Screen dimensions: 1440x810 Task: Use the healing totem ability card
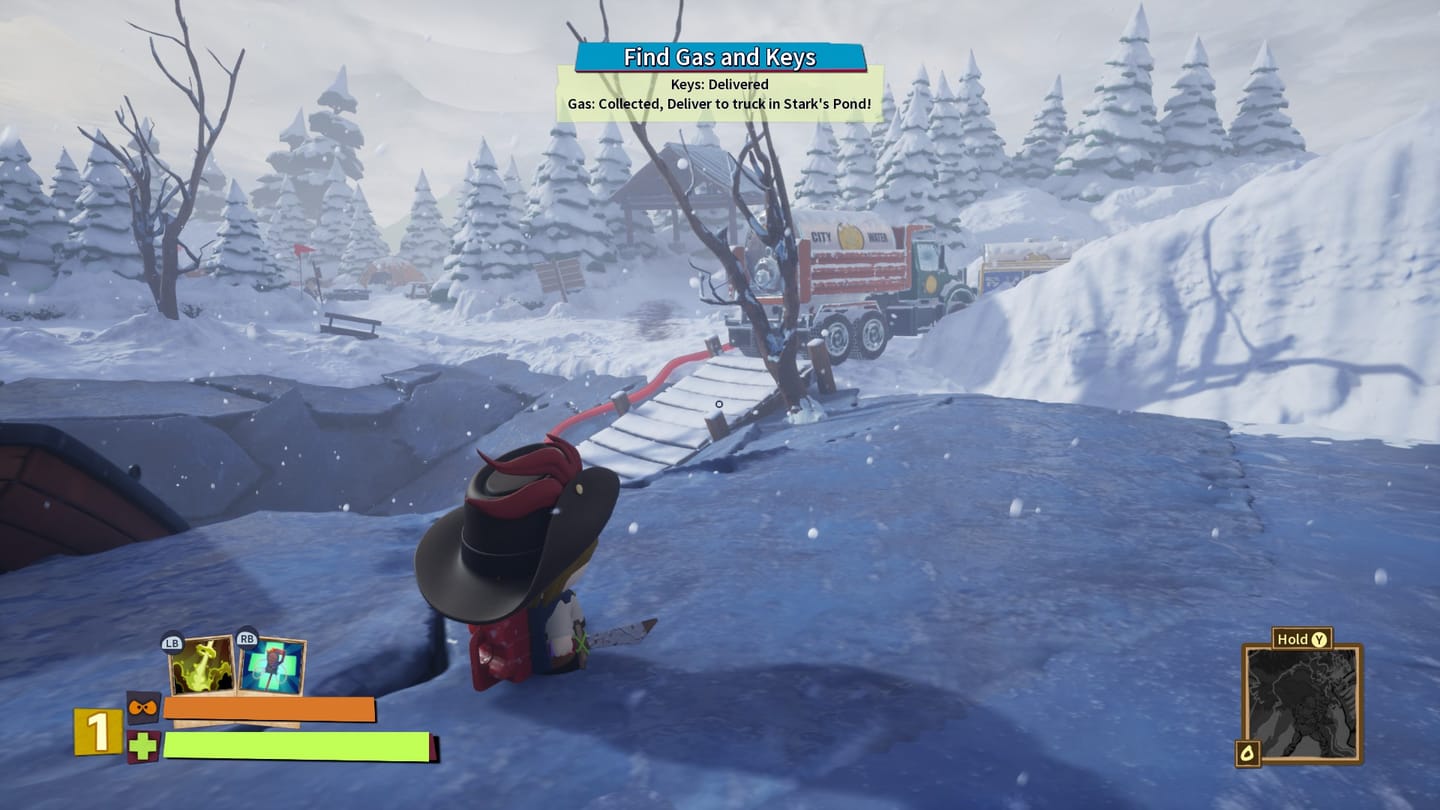click(272, 666)
